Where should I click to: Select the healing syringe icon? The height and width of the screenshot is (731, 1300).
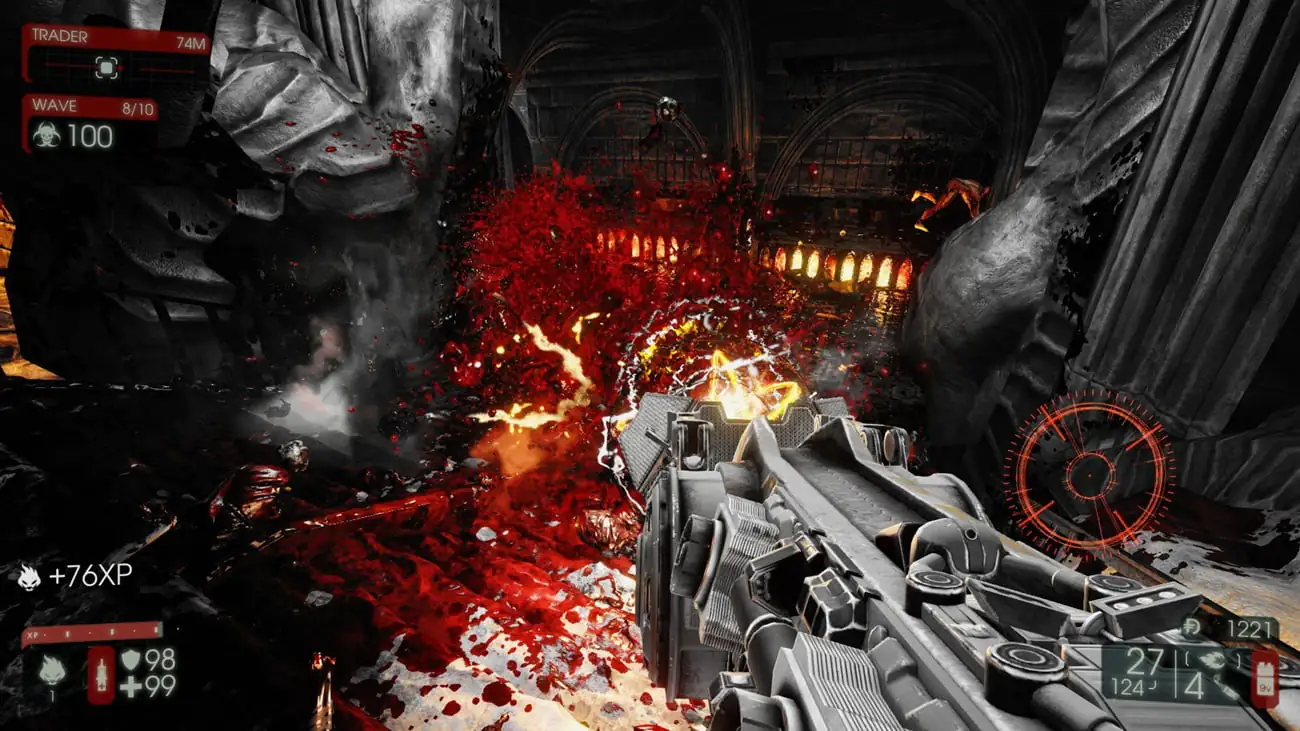[101, 675]
